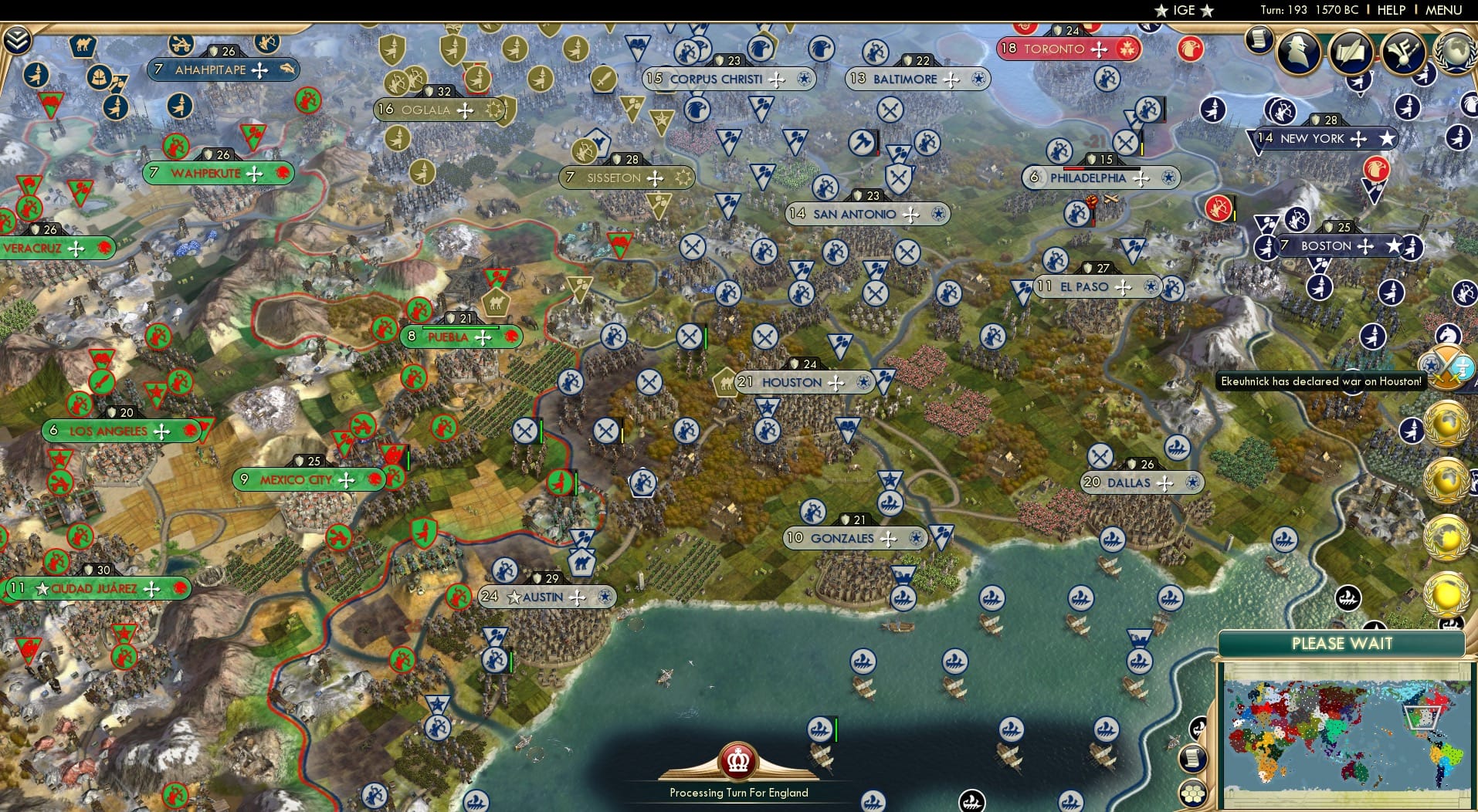Screen dimensions: 1478x812
Task: Click the red war declaration notification icon
Action: click(x=1446, y=368)
